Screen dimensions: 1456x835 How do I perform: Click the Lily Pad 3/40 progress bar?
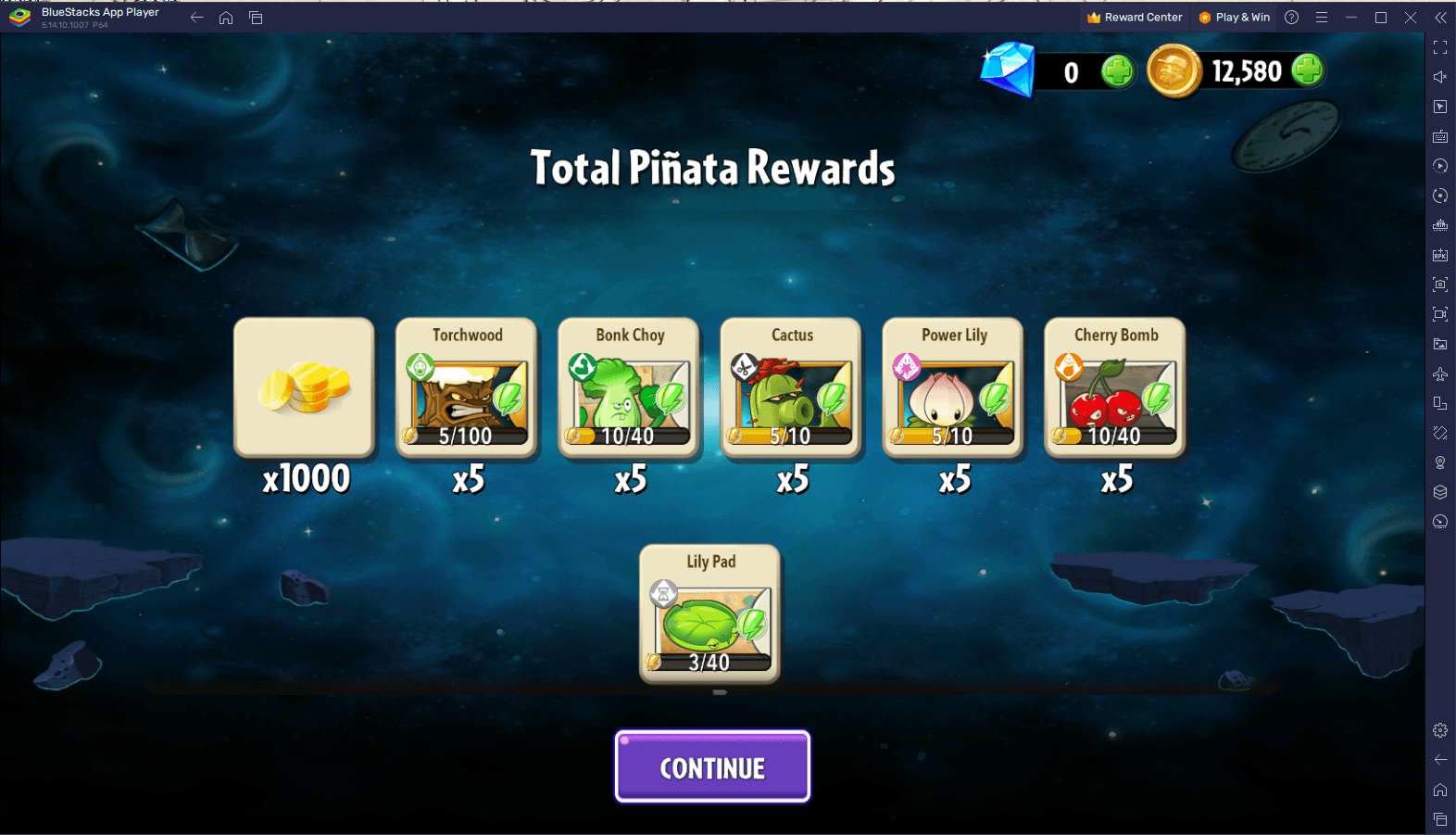tap(709, 662)
